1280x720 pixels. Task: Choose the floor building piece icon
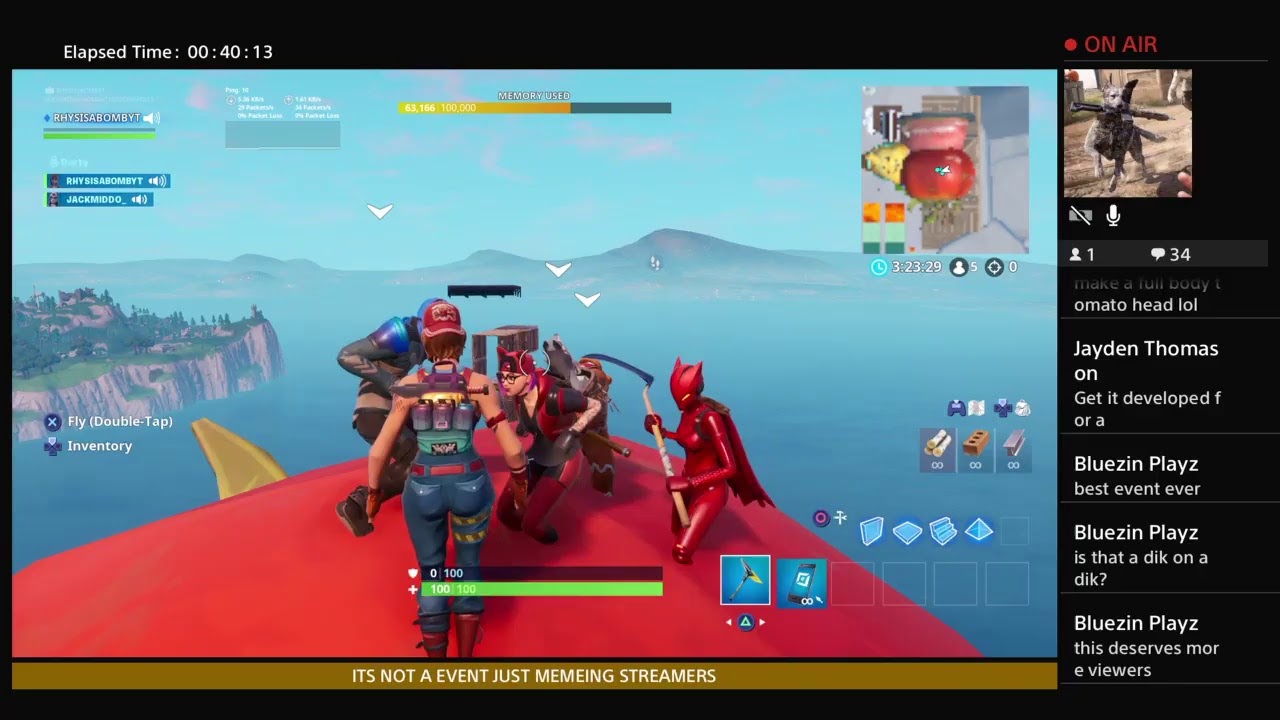907,532
